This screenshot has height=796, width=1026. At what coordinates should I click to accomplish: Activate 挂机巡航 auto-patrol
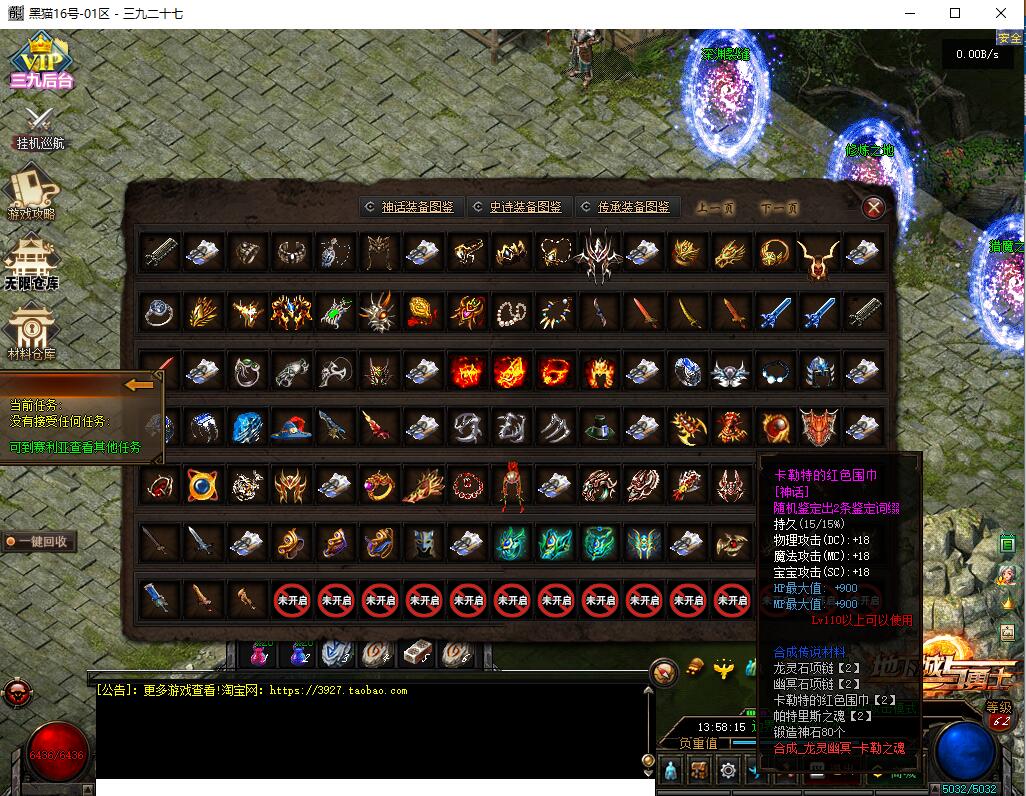tap(40, 127)
